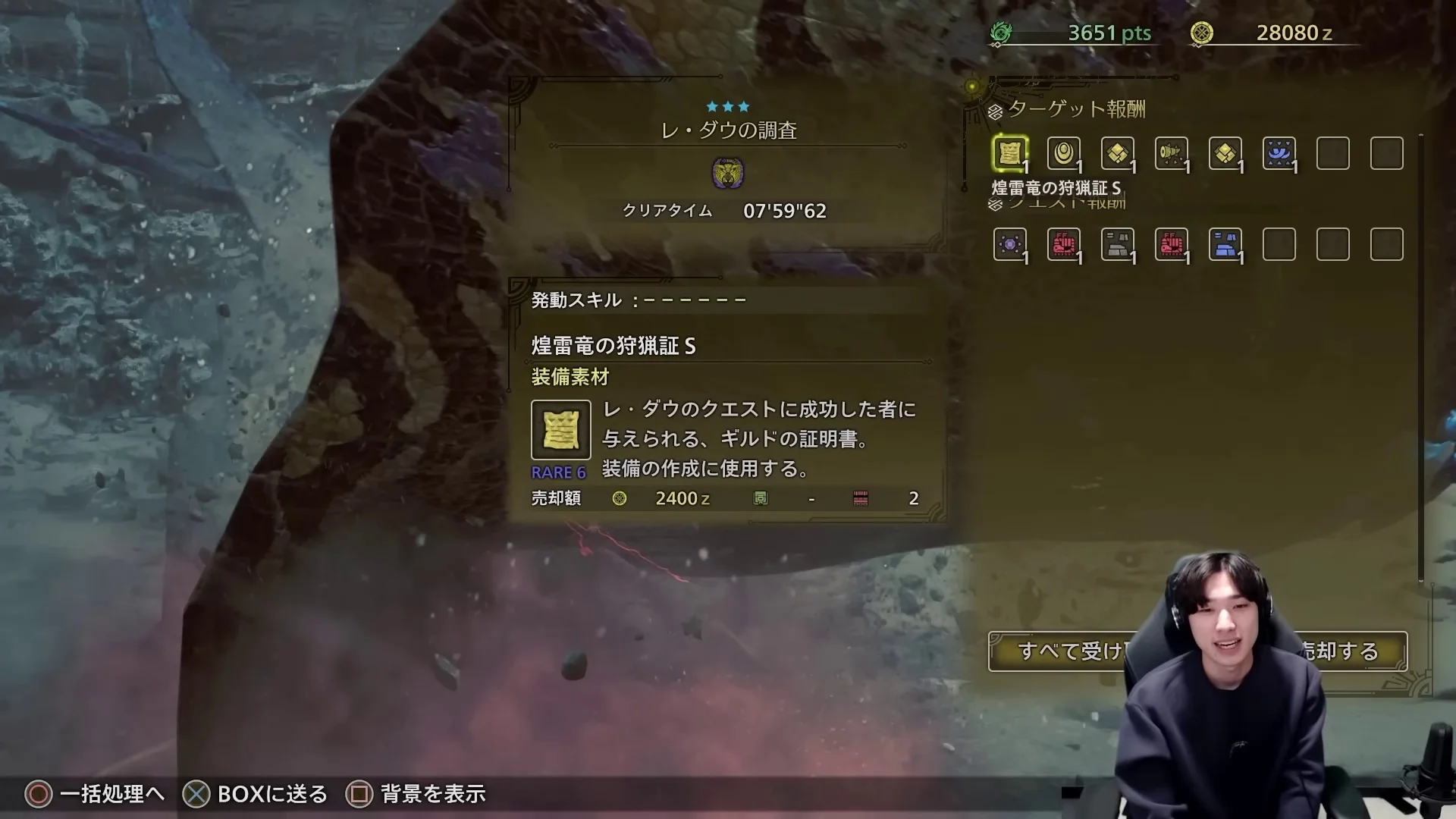Click BOXに送る in the bottom bar
This screenshot has height=819, width=1456.
(x=271, y=794)
